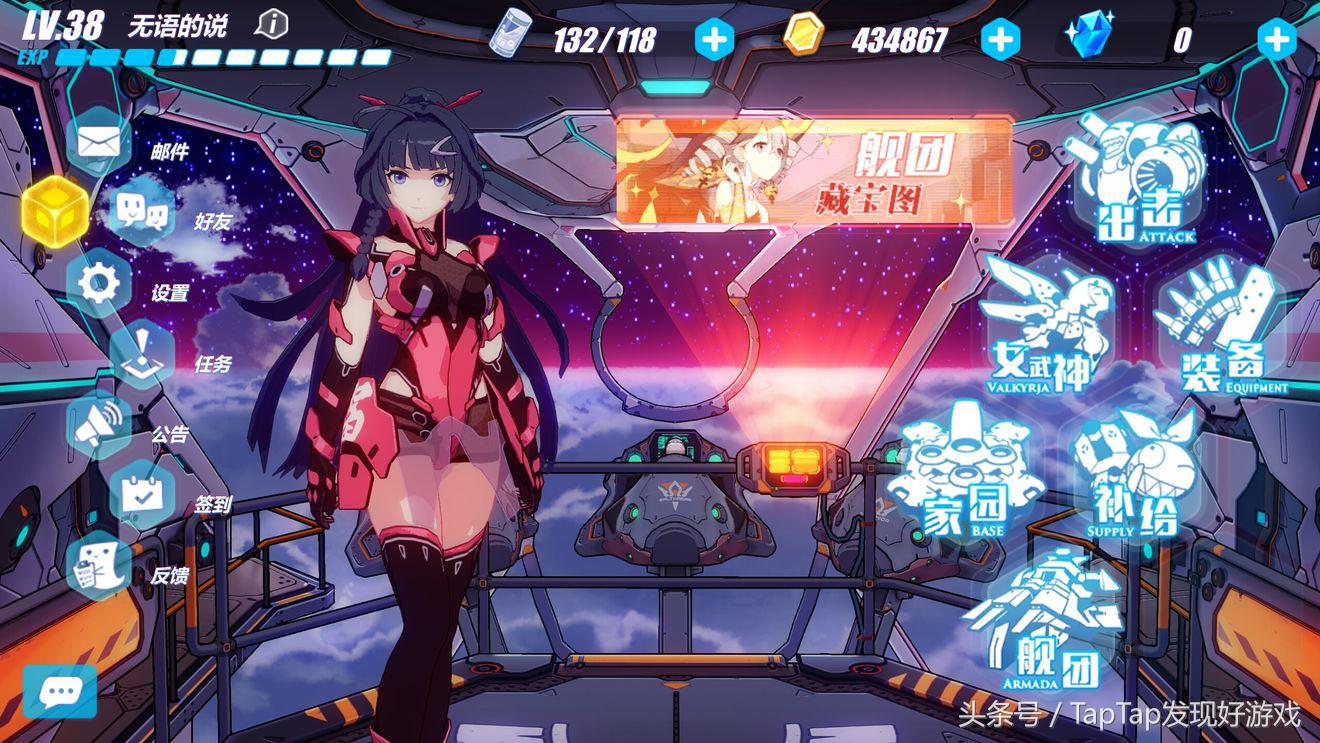Open the 签到 daily check-in
Screen dimensions: 1320x743
(x=142, y=495)
